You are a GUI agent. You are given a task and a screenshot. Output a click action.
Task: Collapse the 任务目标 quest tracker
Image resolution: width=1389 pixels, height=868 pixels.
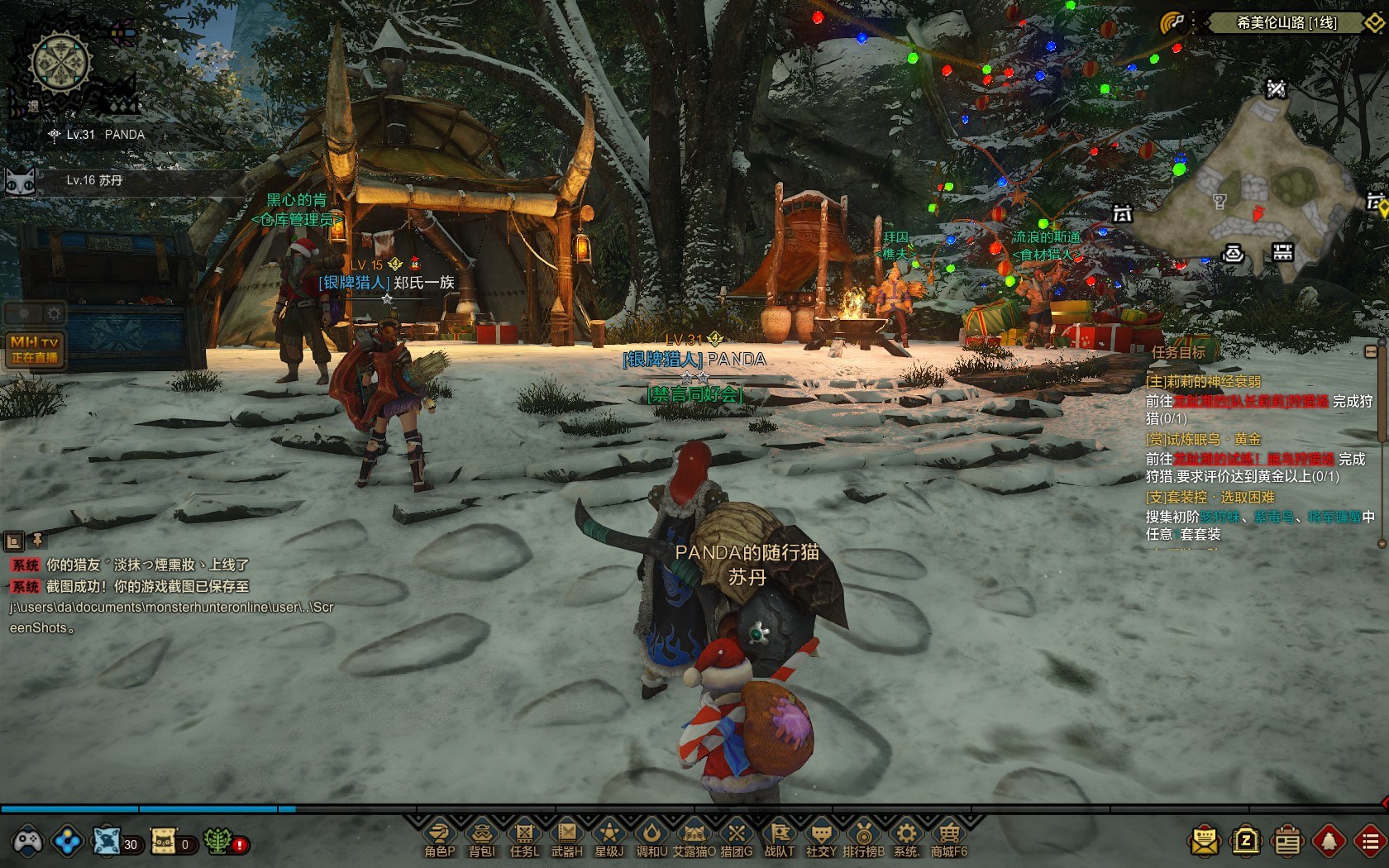(1371, 352)
